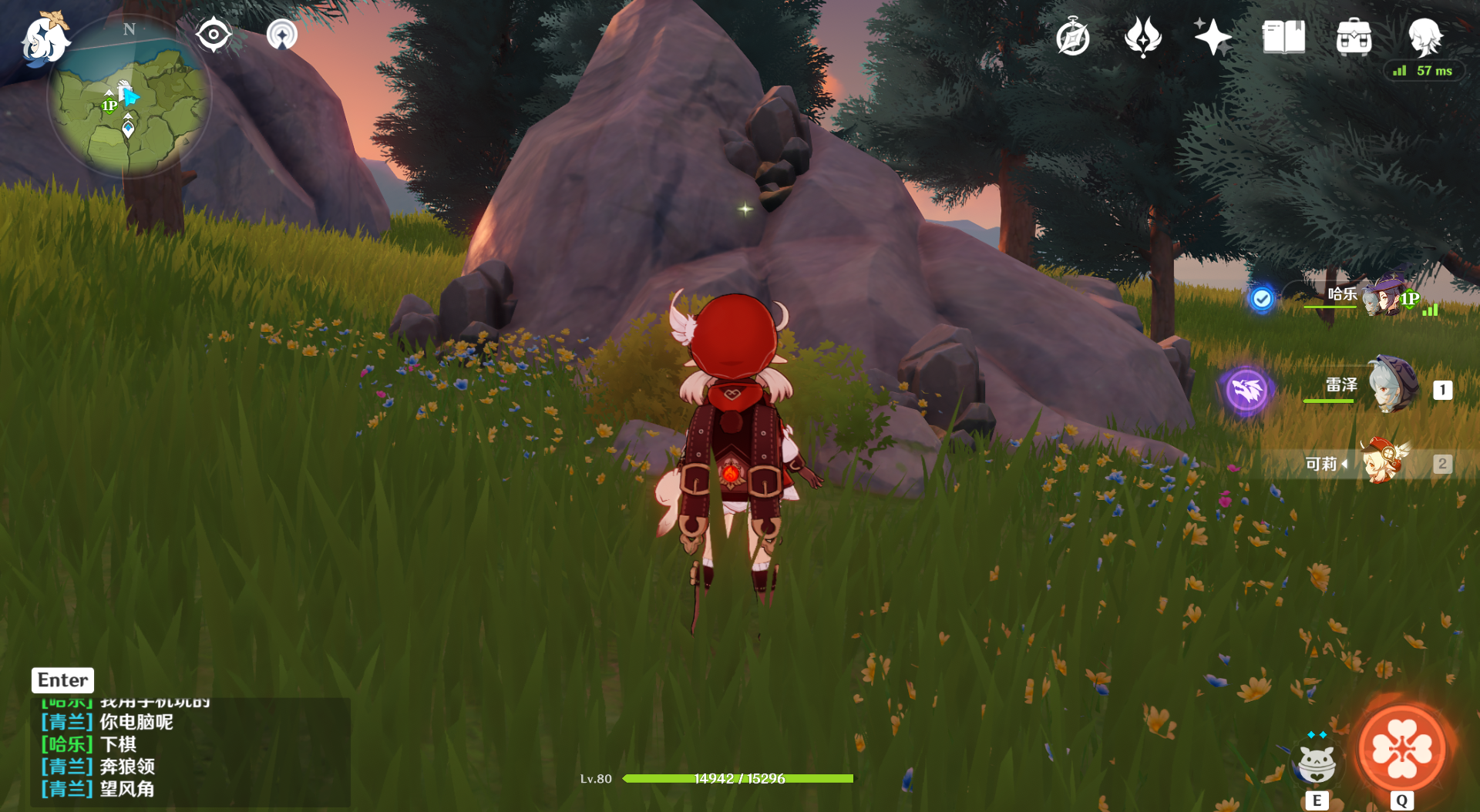Open the four-point star wish icon
This screenshot has width=1480, height=812.
click(1213, 37)
